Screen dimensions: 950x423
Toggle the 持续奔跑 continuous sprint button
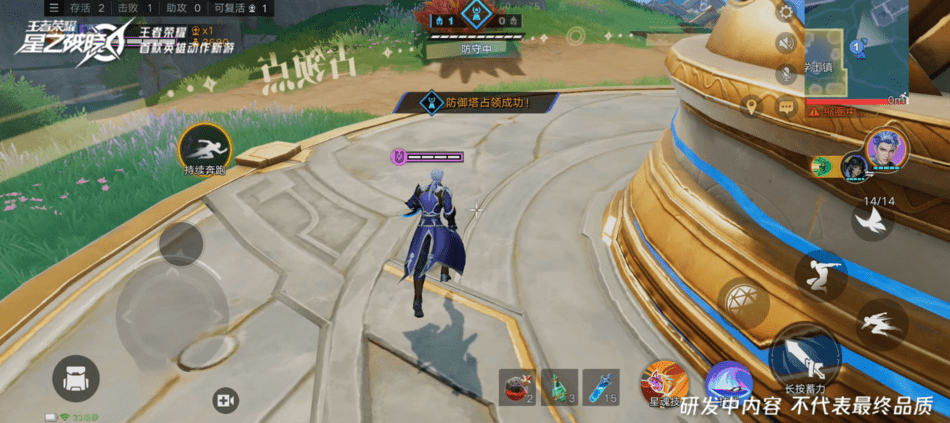tap(206, 149)
